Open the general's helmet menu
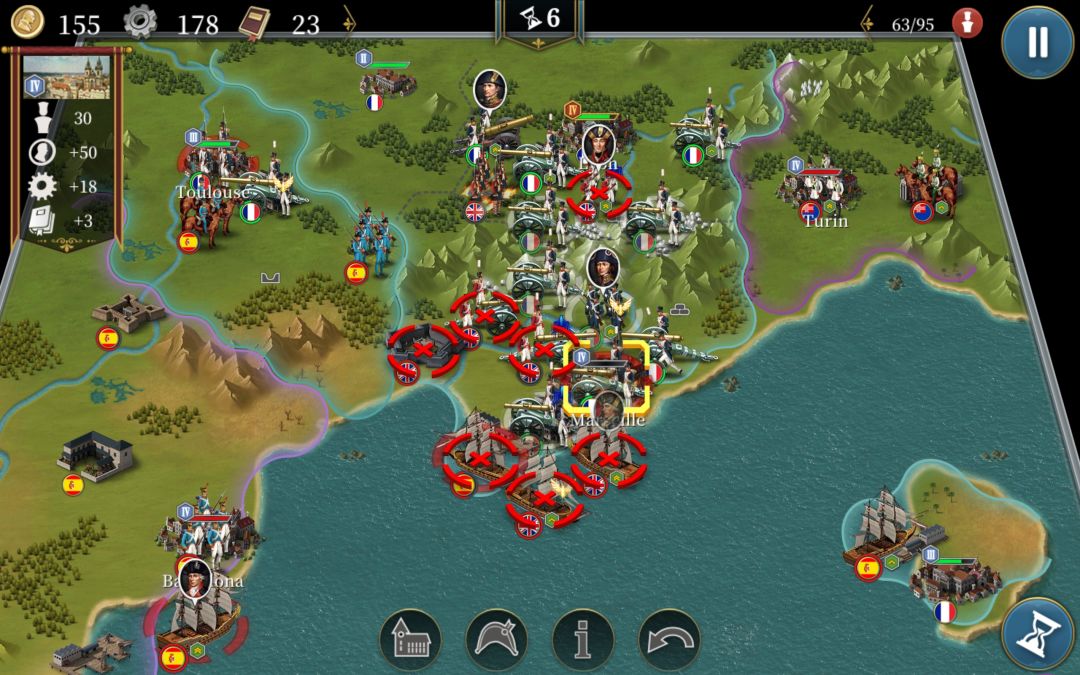 (x=497, y=640)
